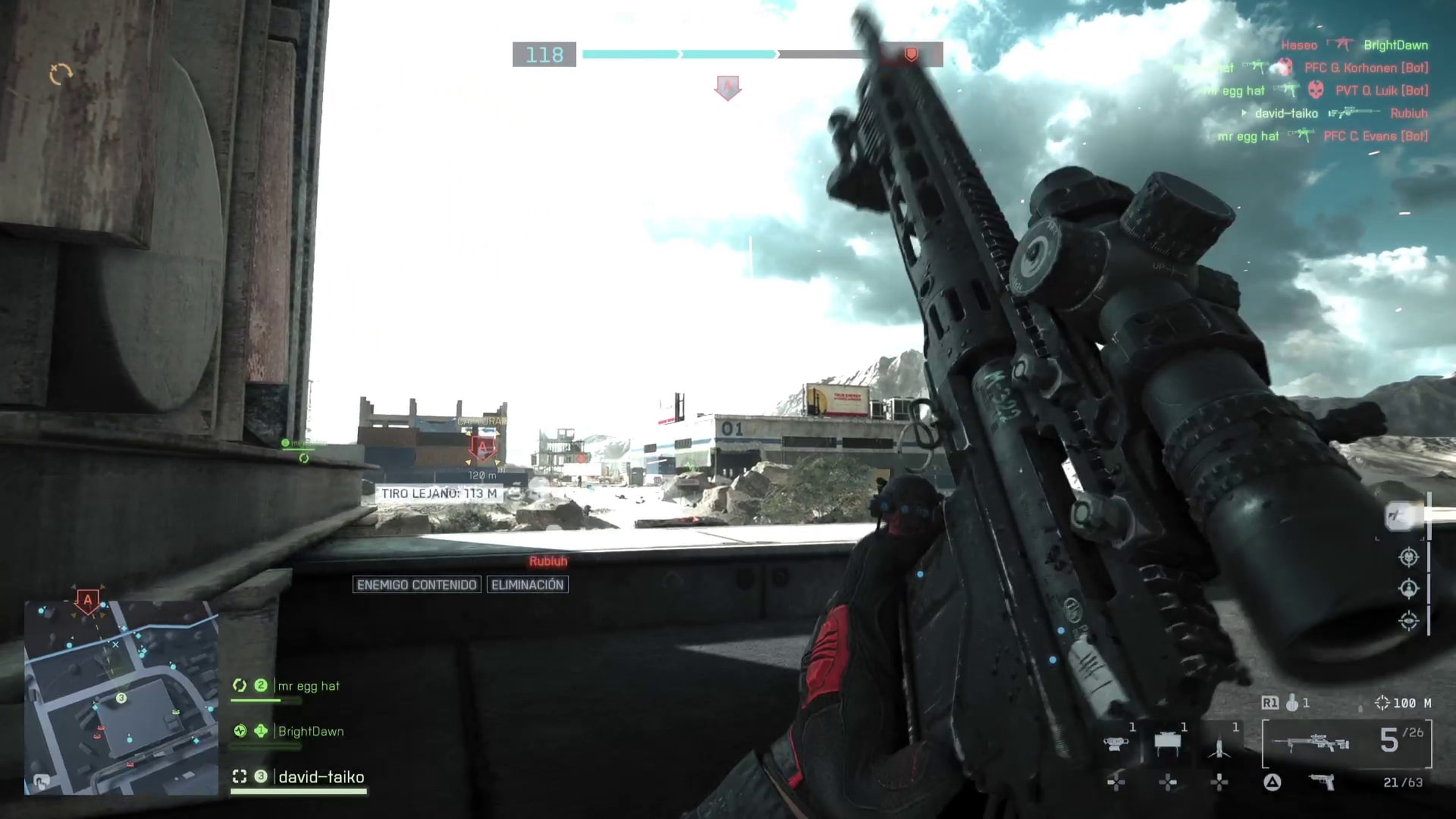Select the ELIMINACIÓN label
This screenshot has height=819, width=1456.
pyautogui.click(x=528, y=585)
